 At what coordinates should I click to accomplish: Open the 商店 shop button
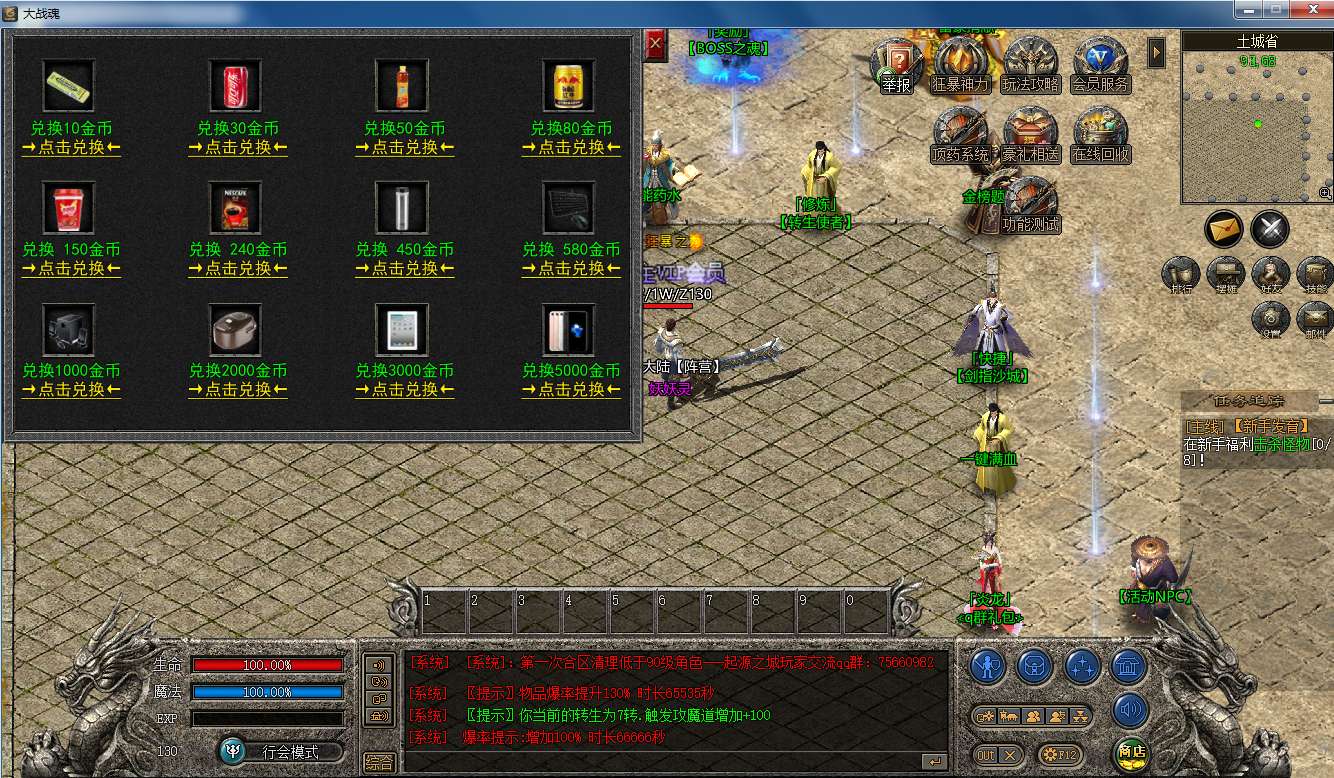coord(1131,752)
